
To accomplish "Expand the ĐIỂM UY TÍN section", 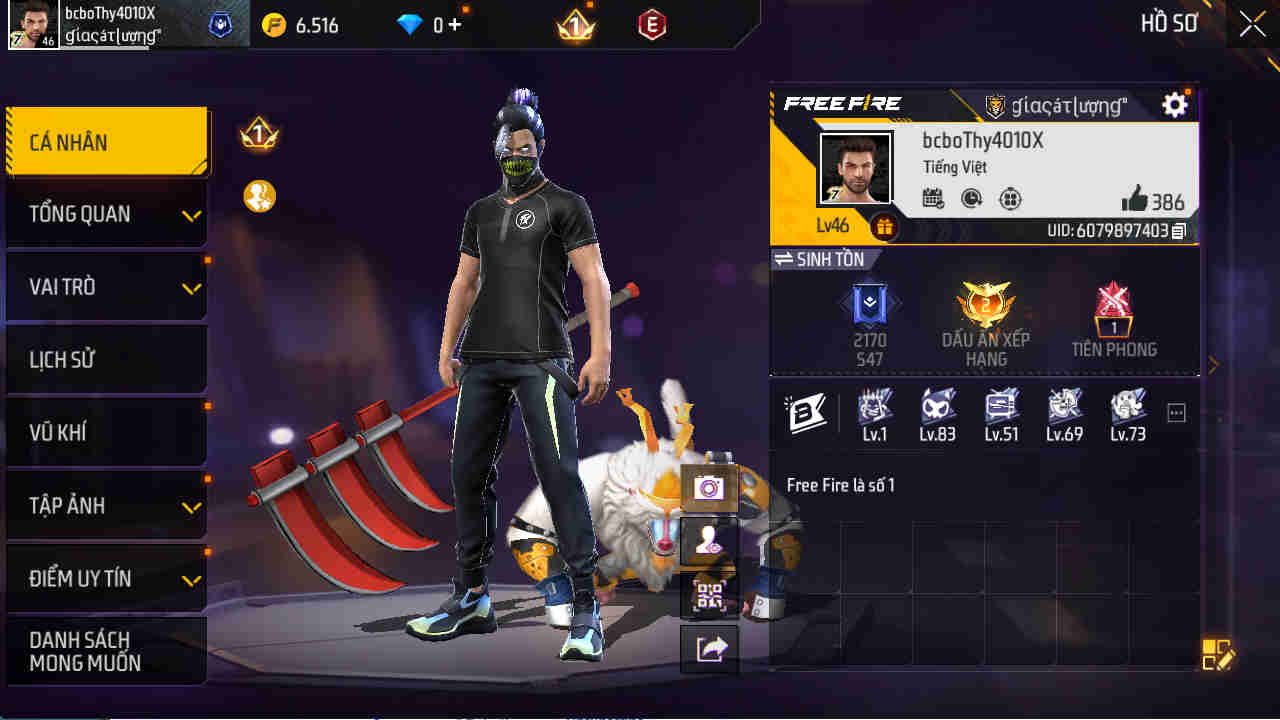I will (106, 578).
